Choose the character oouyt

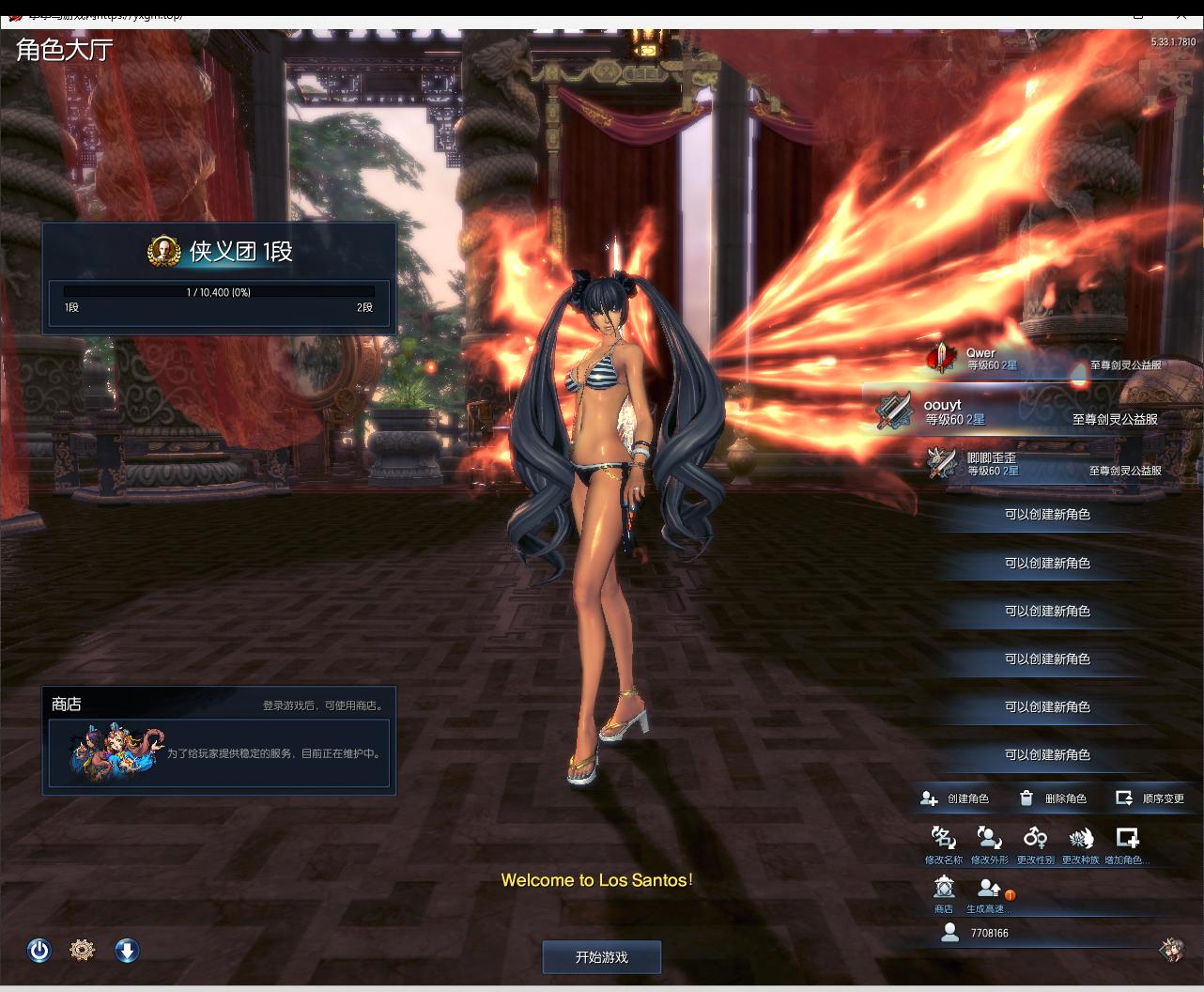pos(1024,411)
